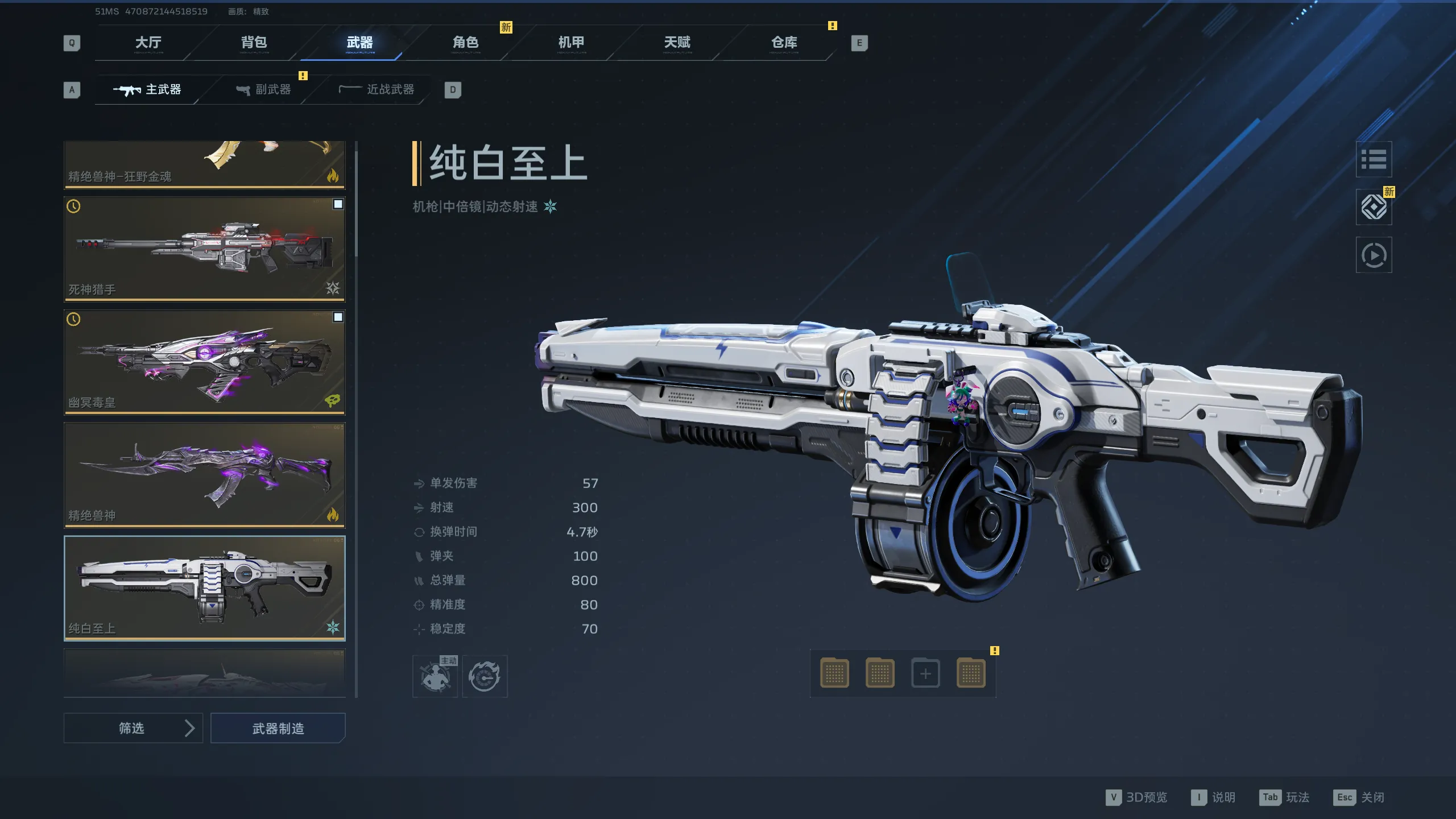Click the empty plus attachment slot
This screenshot has height=819, width=1456.
pyautogui.click(x=925, y=674)
